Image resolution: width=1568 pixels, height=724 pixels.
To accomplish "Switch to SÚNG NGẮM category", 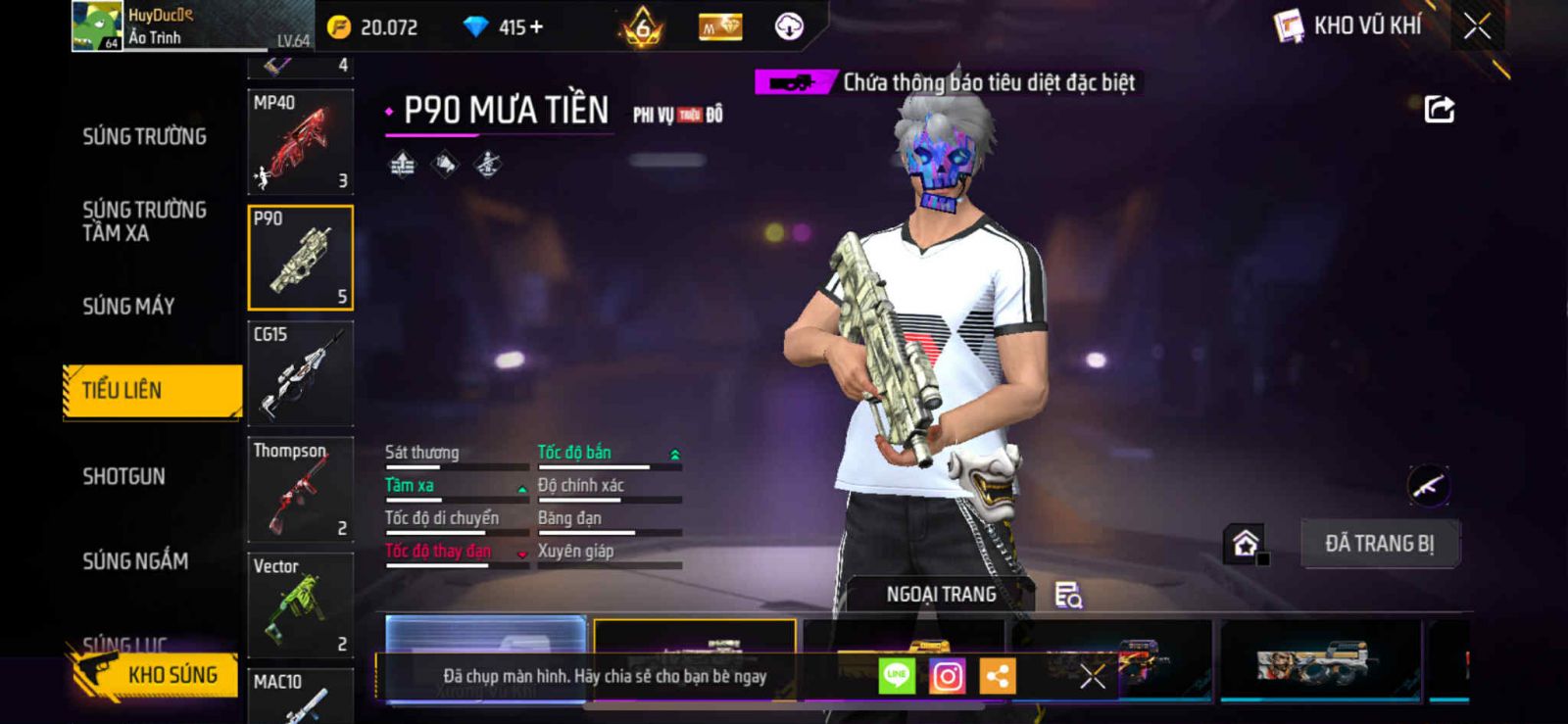I will (x=135, y=561).
